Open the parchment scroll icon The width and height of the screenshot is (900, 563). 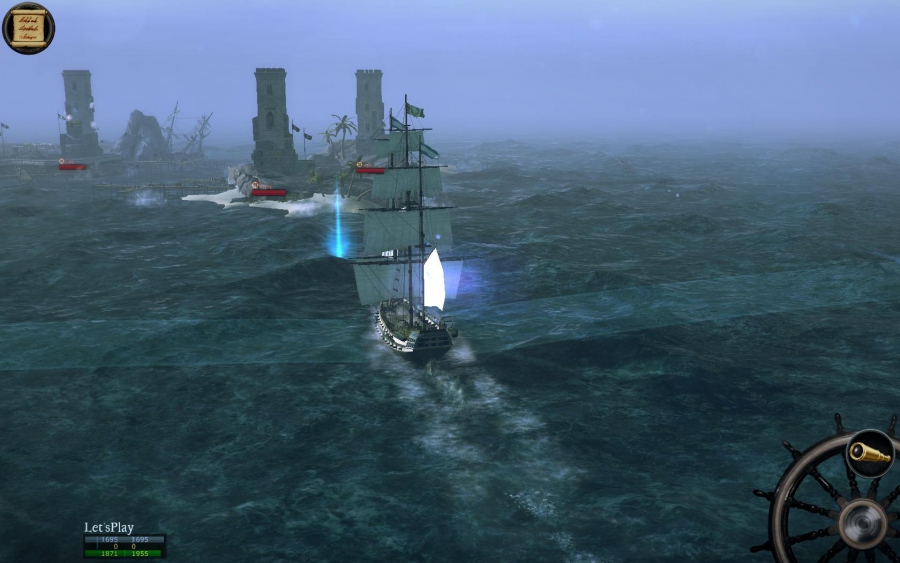pos(28,27)
